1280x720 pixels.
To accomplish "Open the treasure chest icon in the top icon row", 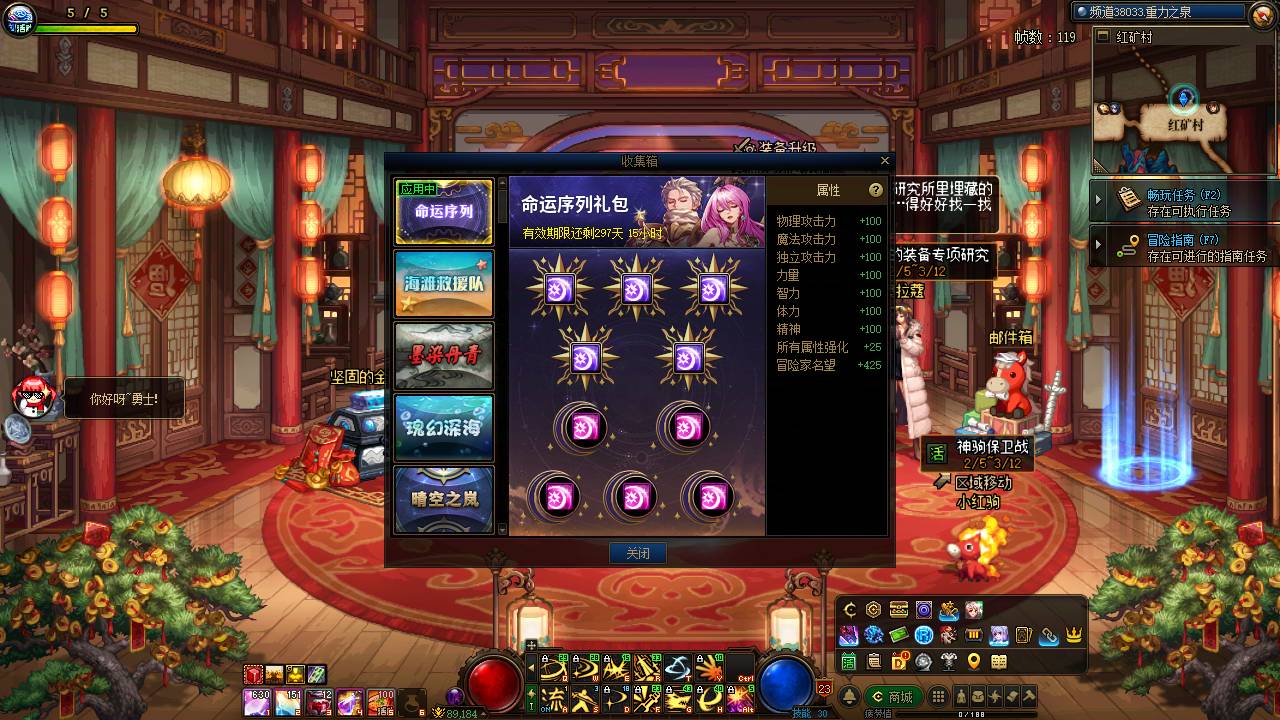I will point(898,610).
